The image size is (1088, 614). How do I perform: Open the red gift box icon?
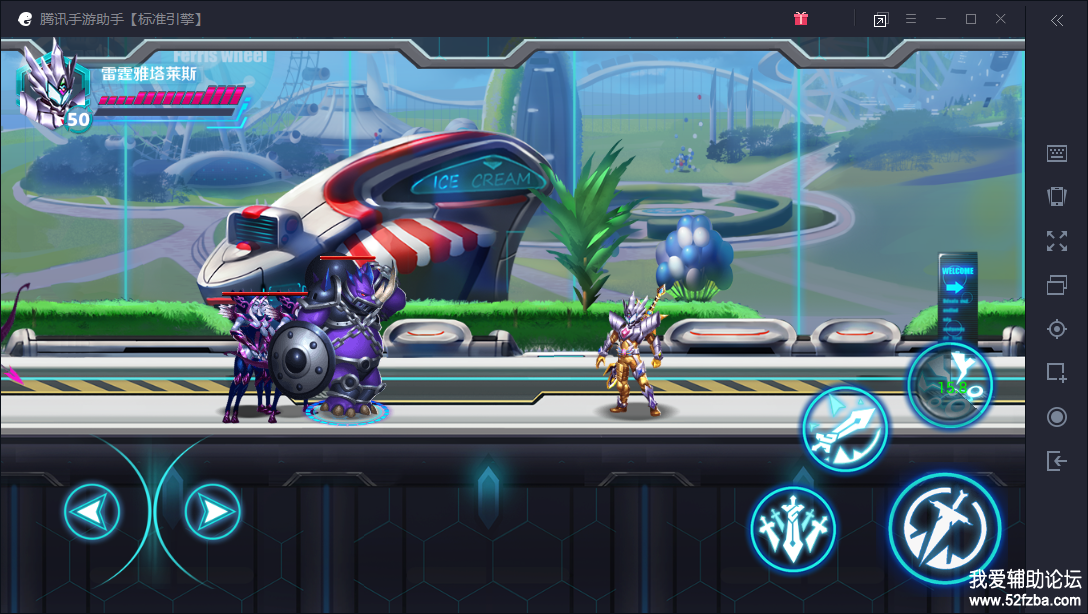click(800, 19)
